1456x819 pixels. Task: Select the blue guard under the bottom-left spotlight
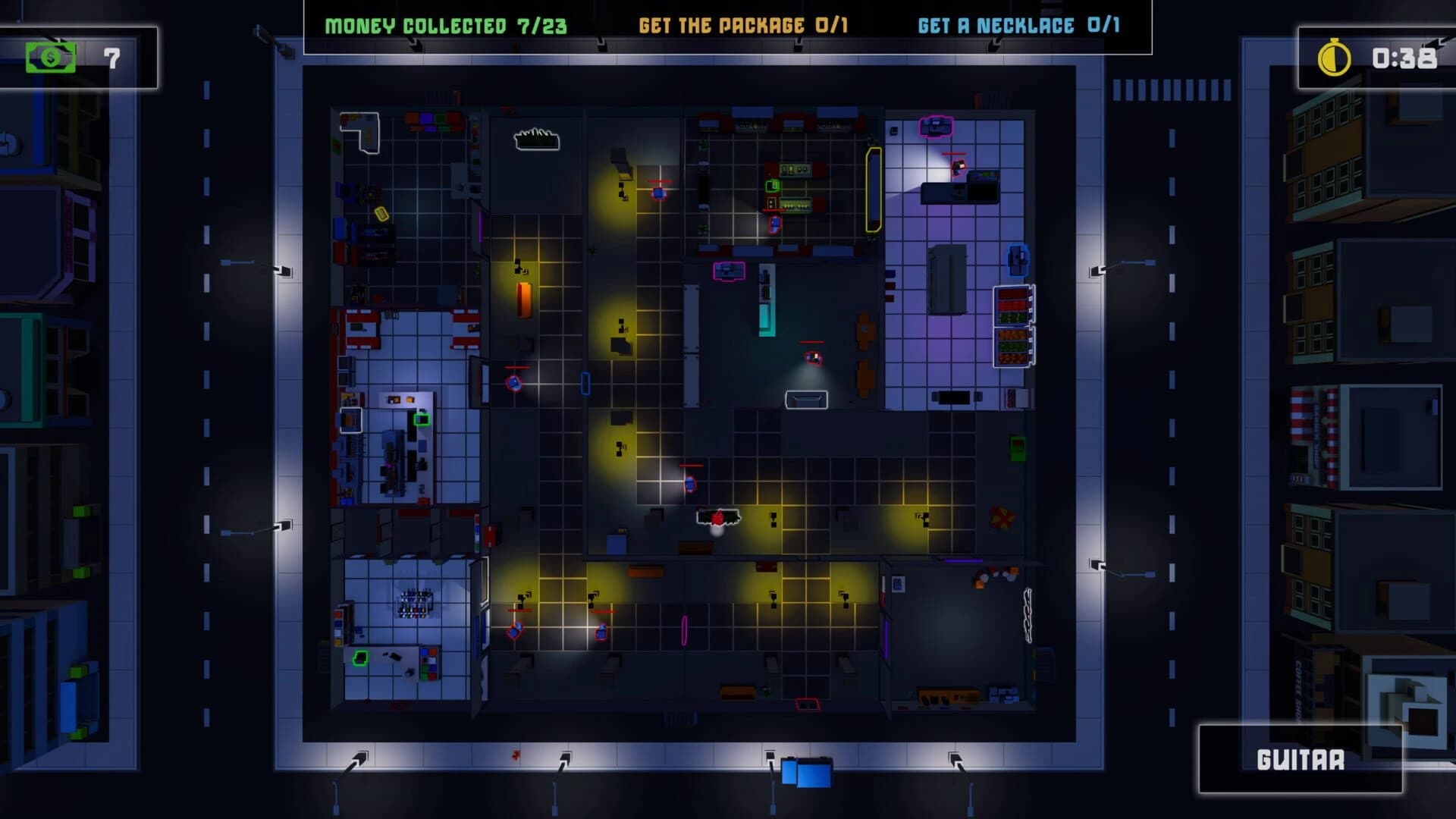coord(514,632)
